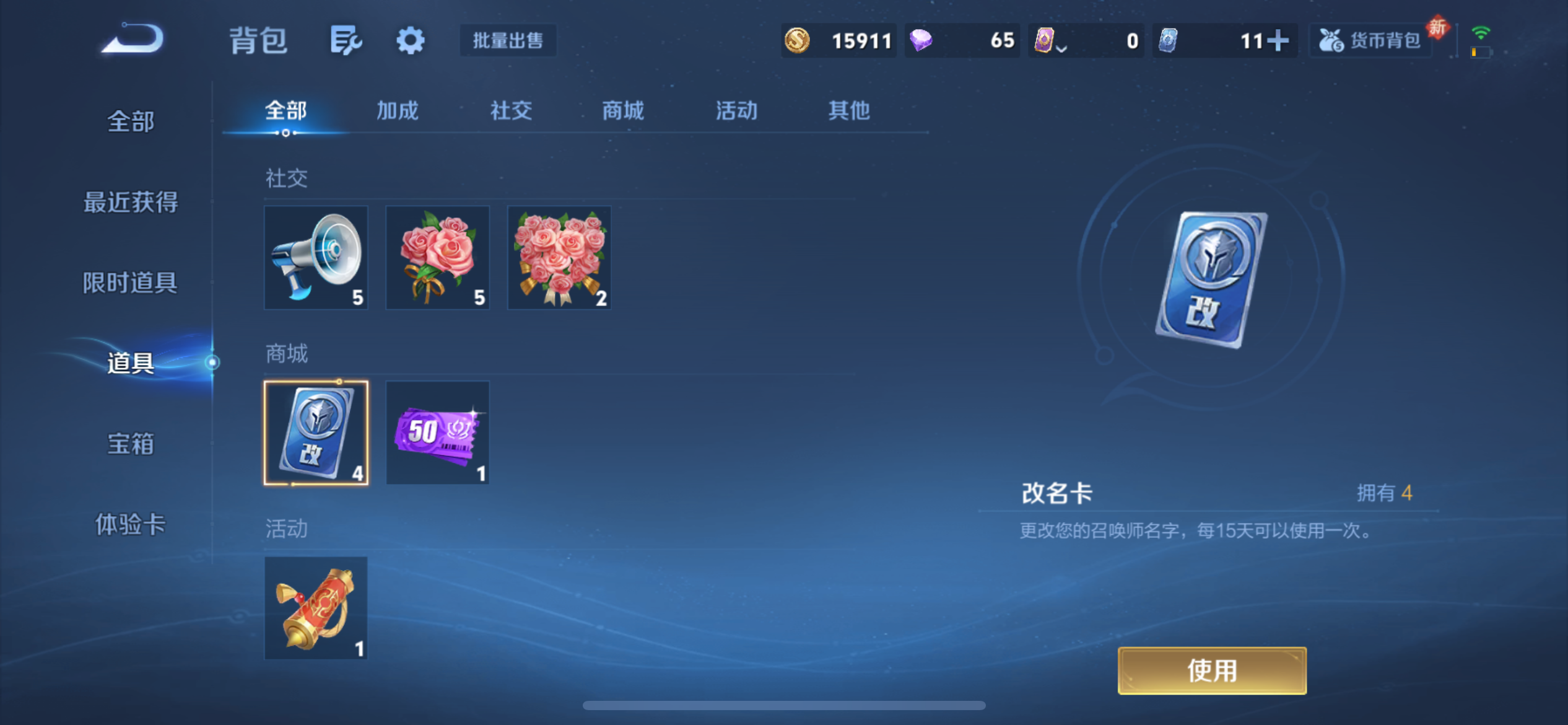
Task: Select the single rose bouquet item
Action: coord(437,258)
